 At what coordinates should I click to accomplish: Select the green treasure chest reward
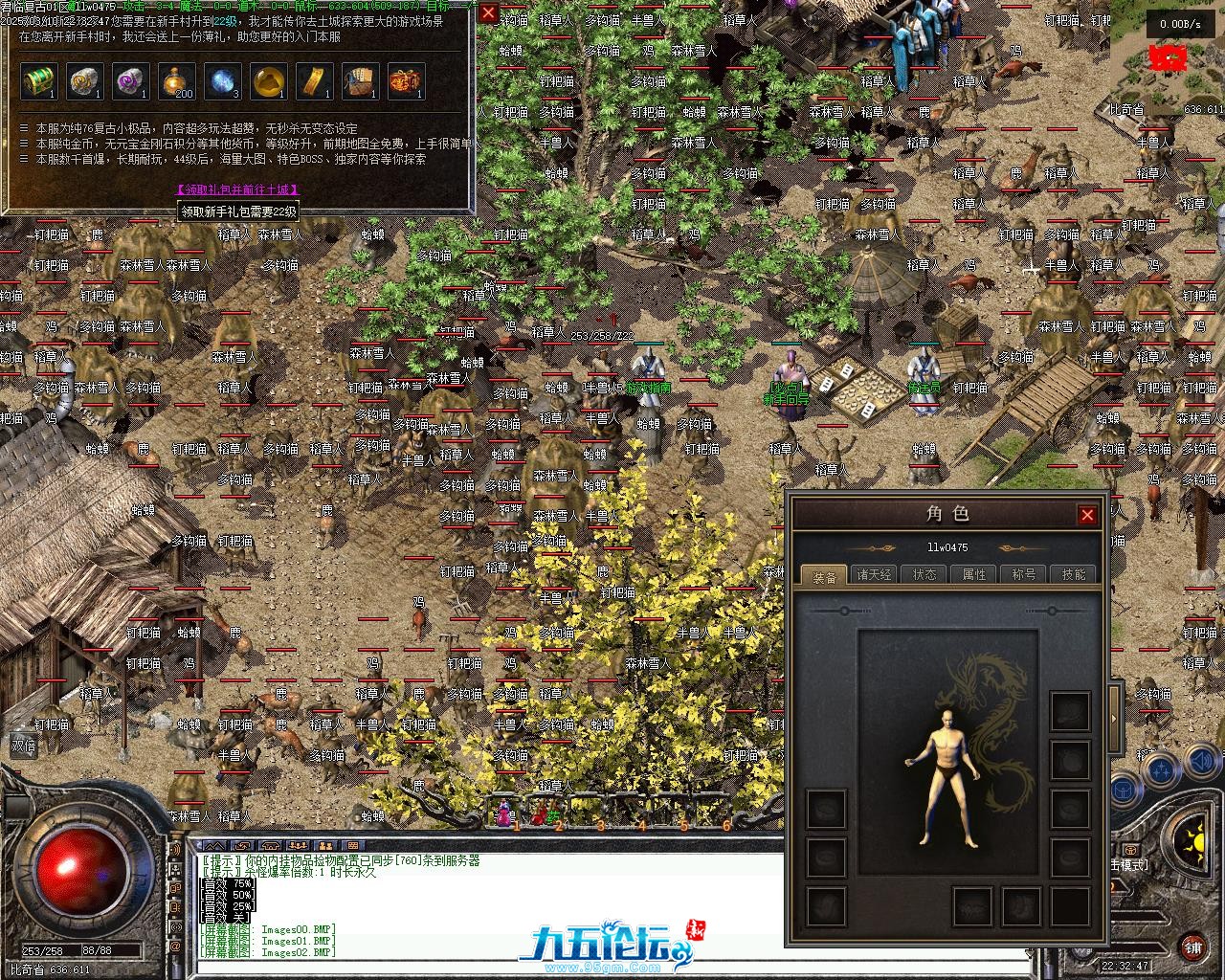[x=39, y=82]
